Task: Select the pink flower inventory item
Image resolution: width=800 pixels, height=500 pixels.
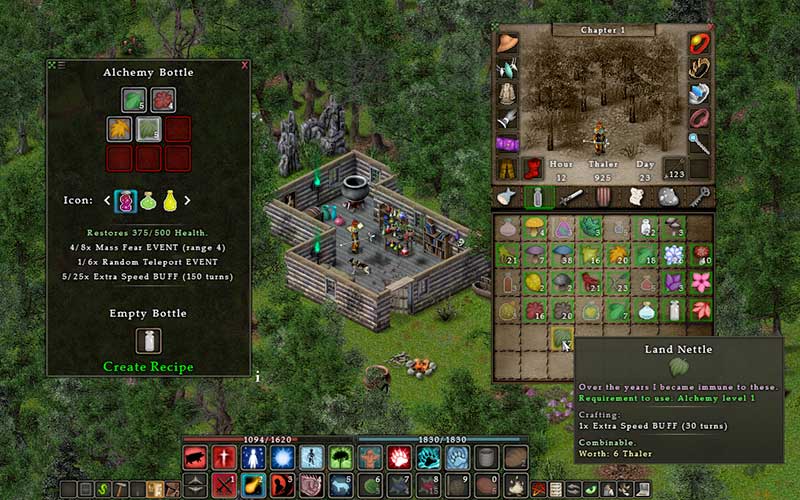Action: pyautogui.click(x=700, y=283)
